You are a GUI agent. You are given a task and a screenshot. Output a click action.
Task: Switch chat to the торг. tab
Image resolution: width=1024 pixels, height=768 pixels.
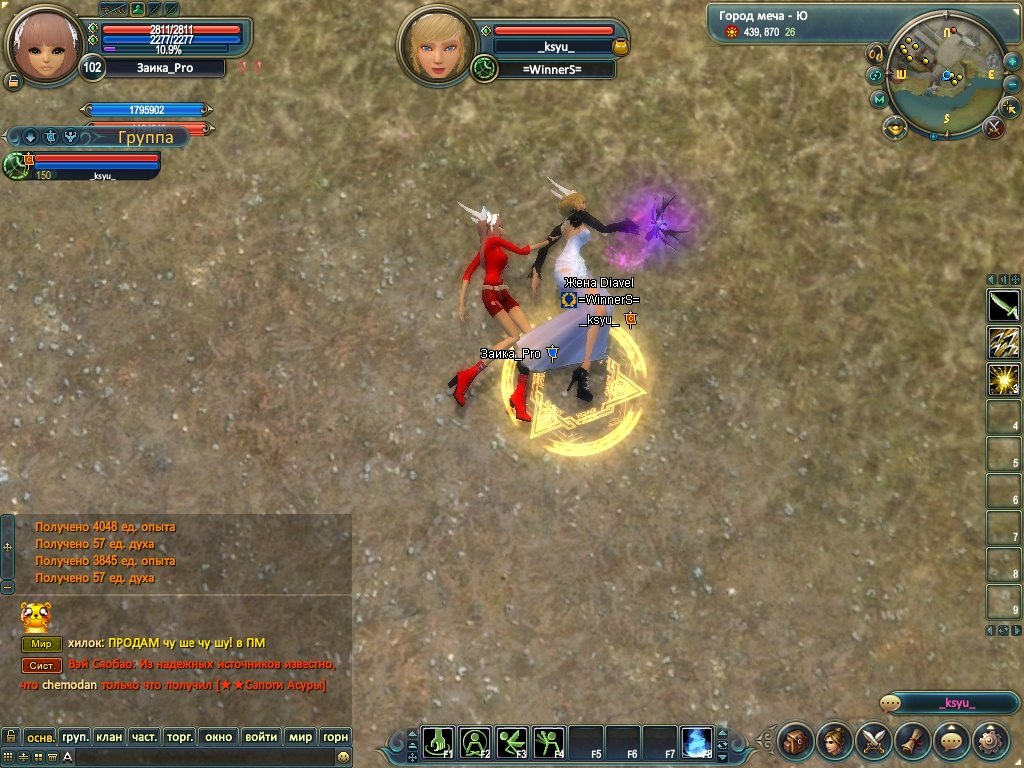click(x=180, y=737)
